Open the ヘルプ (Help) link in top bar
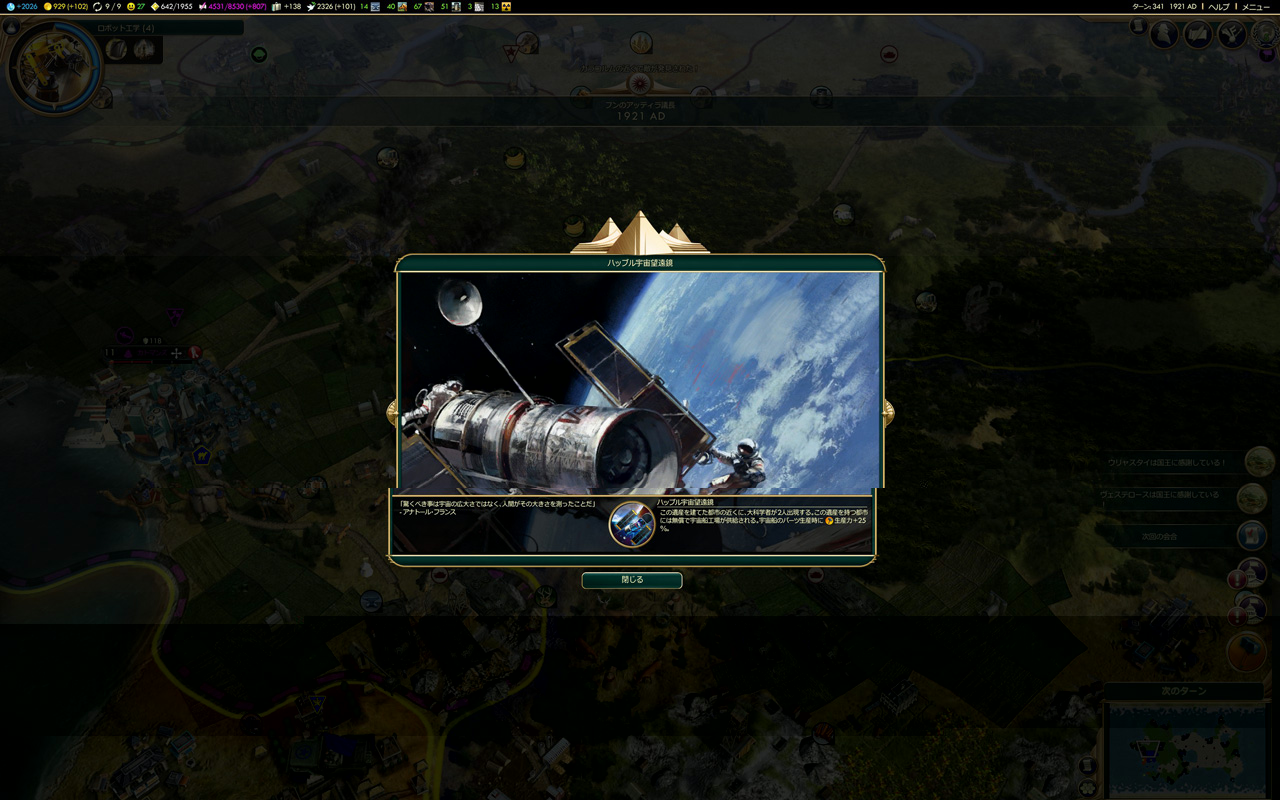 (x=1219, y=6)
